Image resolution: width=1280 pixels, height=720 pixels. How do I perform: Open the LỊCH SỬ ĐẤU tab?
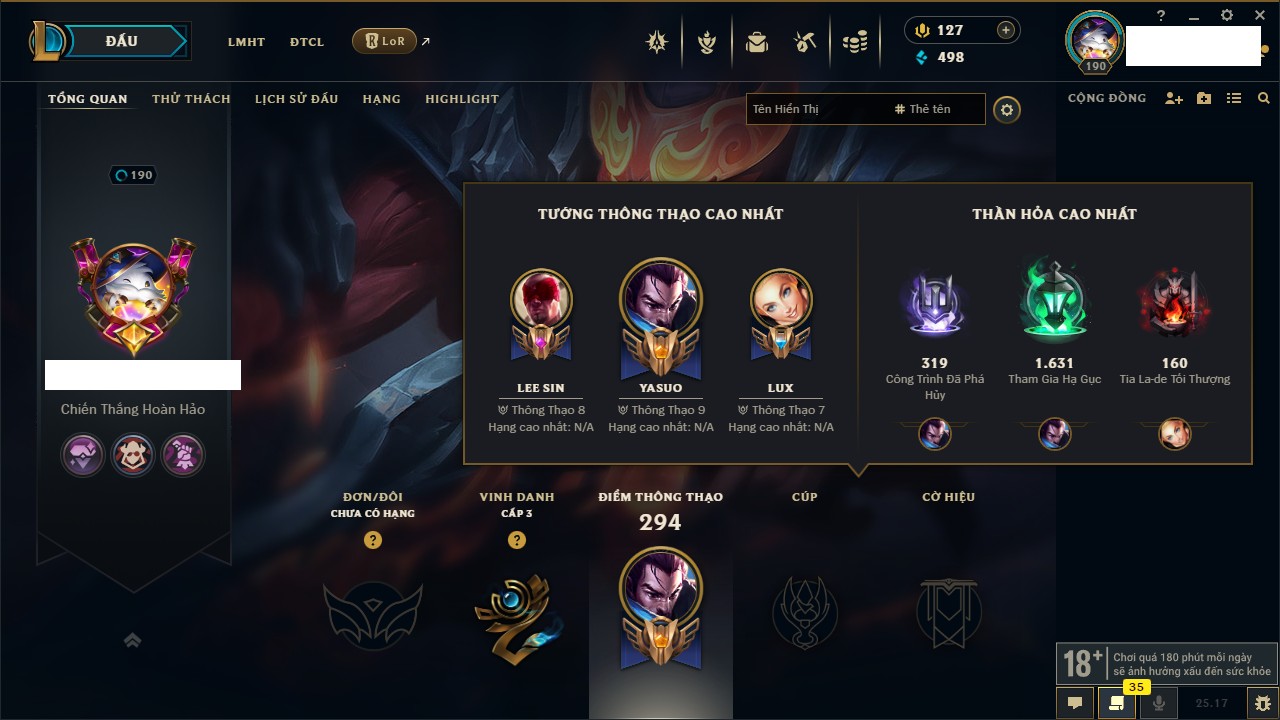coord(296,99)
